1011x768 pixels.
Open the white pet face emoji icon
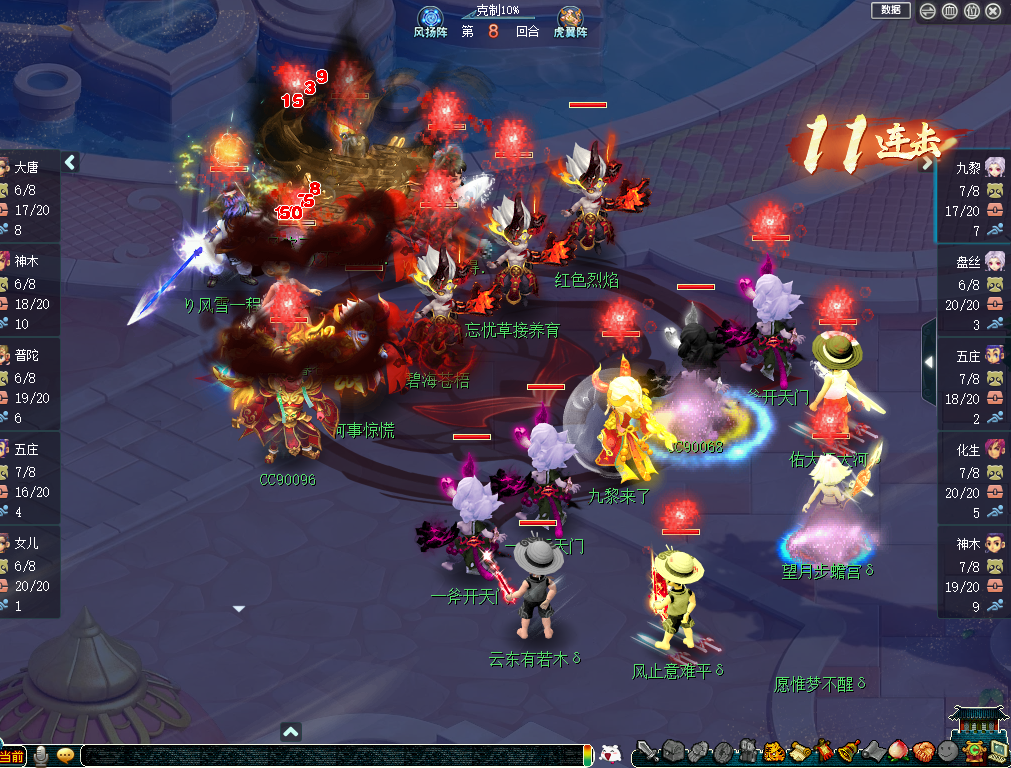coord(609,754)
